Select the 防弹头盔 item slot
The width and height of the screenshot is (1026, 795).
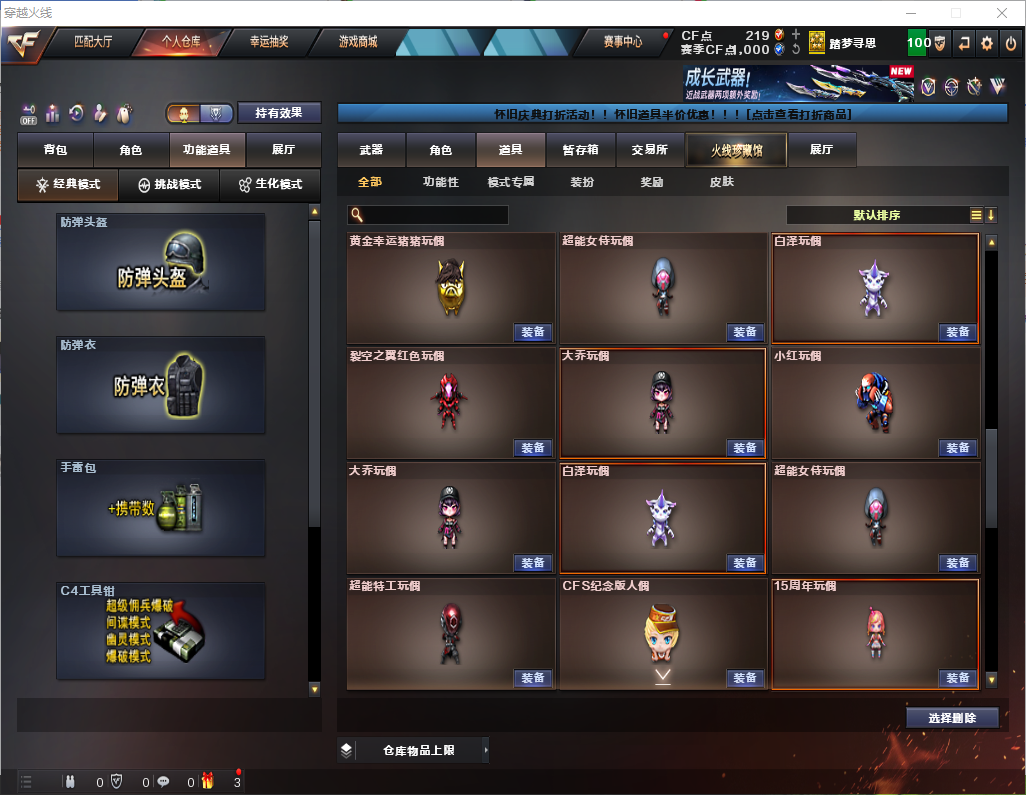point(161,262)
